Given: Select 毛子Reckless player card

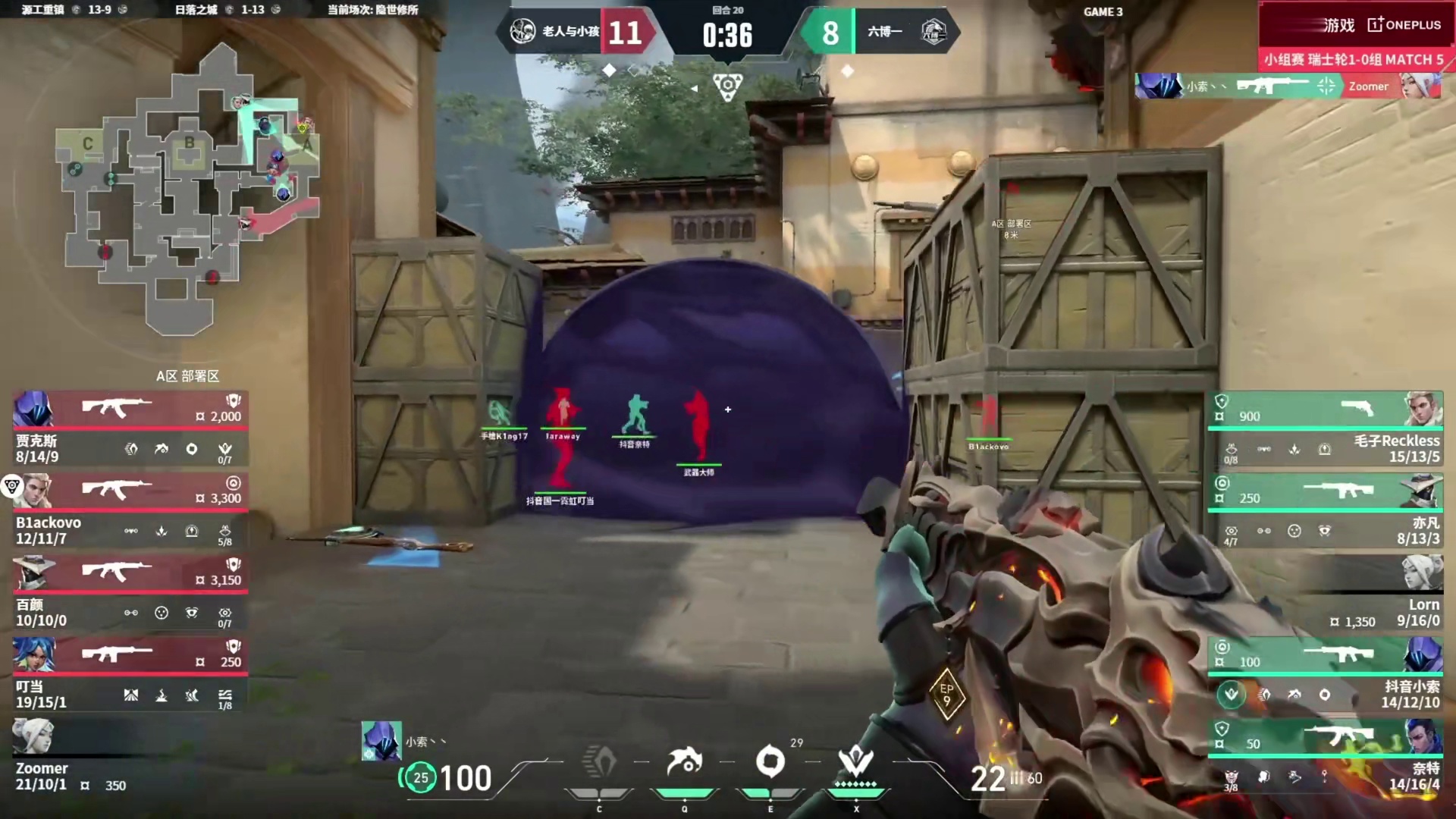Looking at the screenshot, I should point(1325,428).
